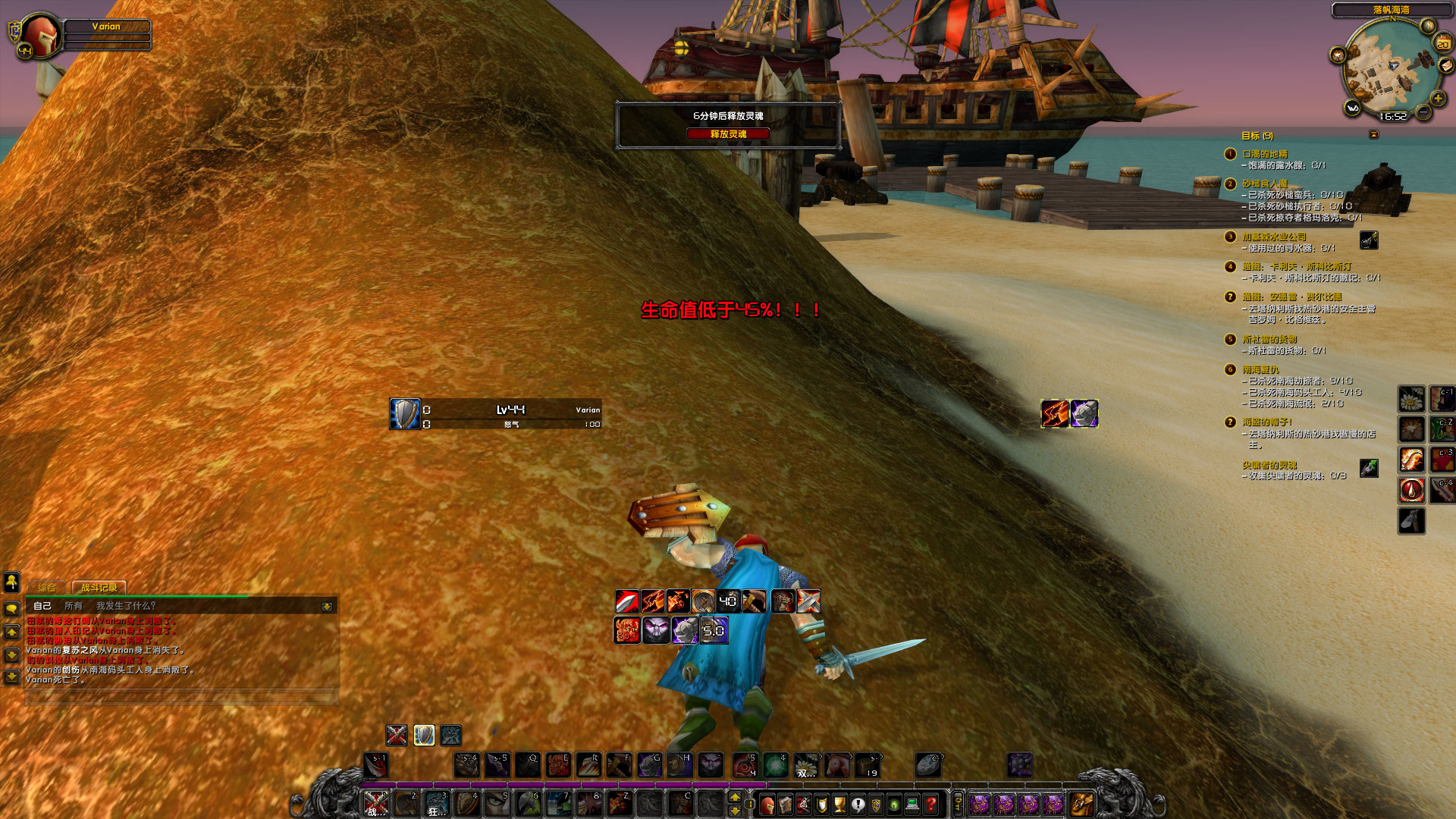Click the 自己 filter in the combat log

[42, 607]
